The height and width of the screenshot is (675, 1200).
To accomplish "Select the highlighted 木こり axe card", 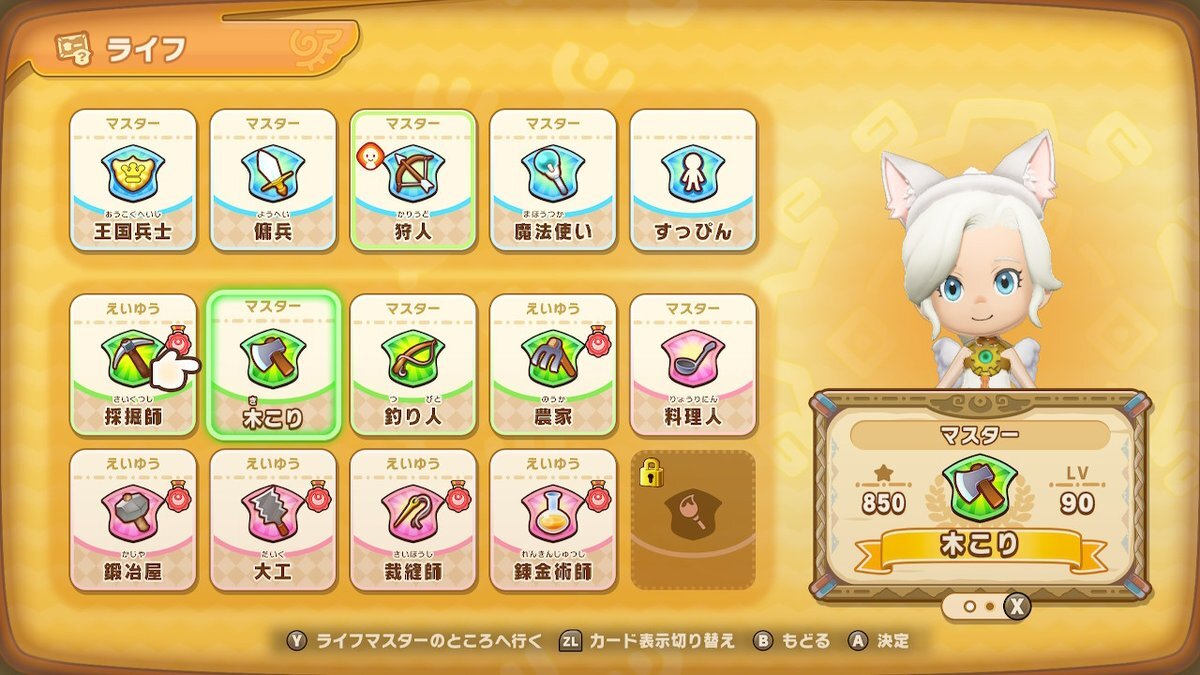I will 273,365.
